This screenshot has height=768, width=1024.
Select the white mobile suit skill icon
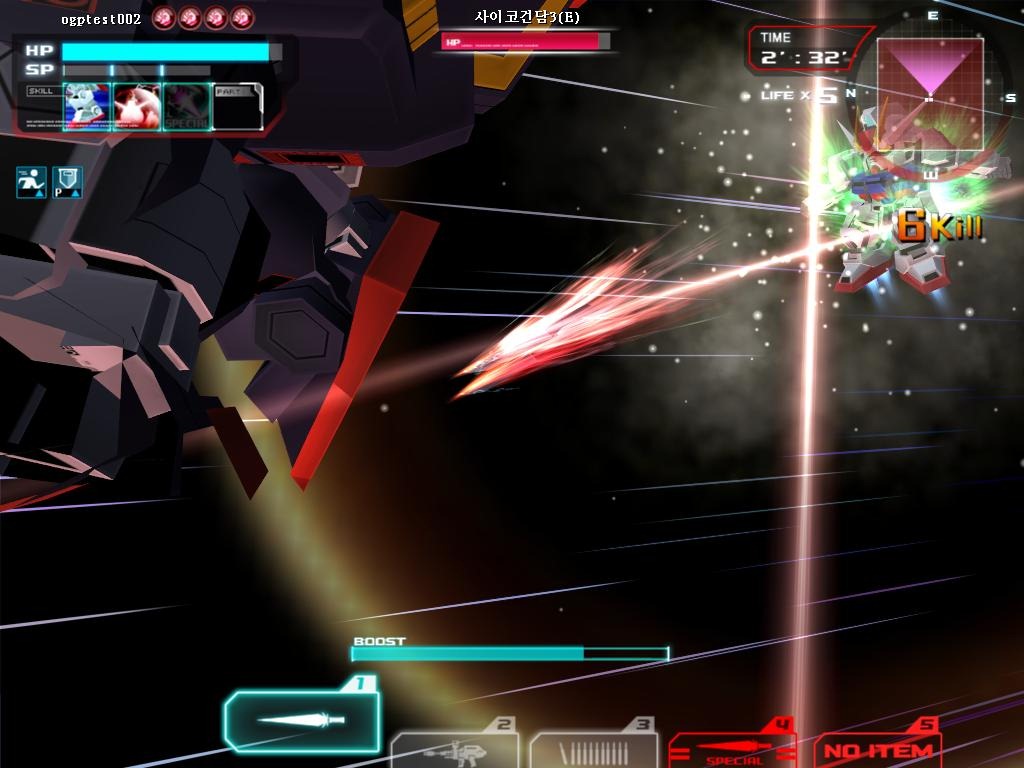87,107
